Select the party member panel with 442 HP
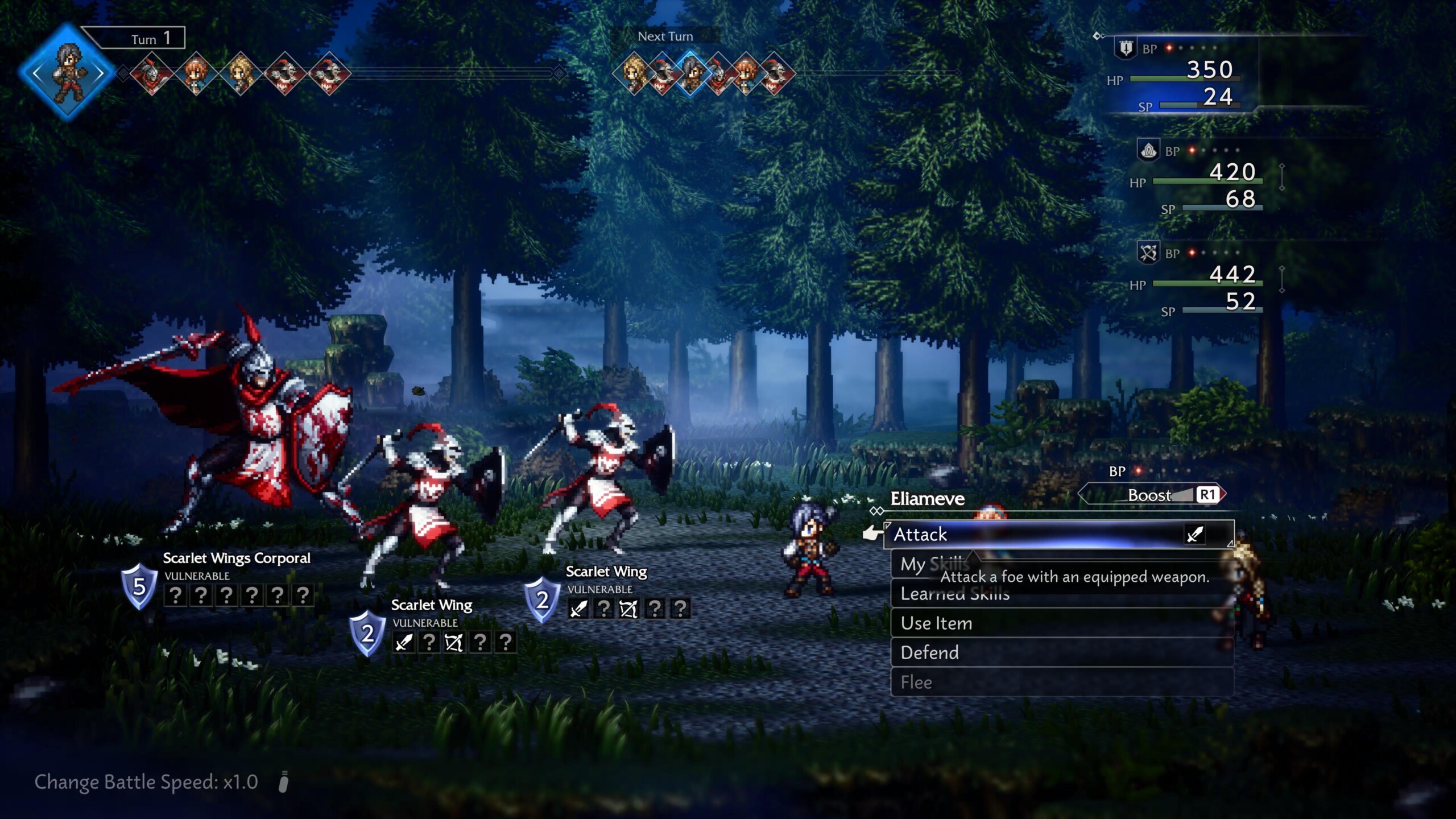This screenshot has height=819, width=1456. coord(1200,280)
